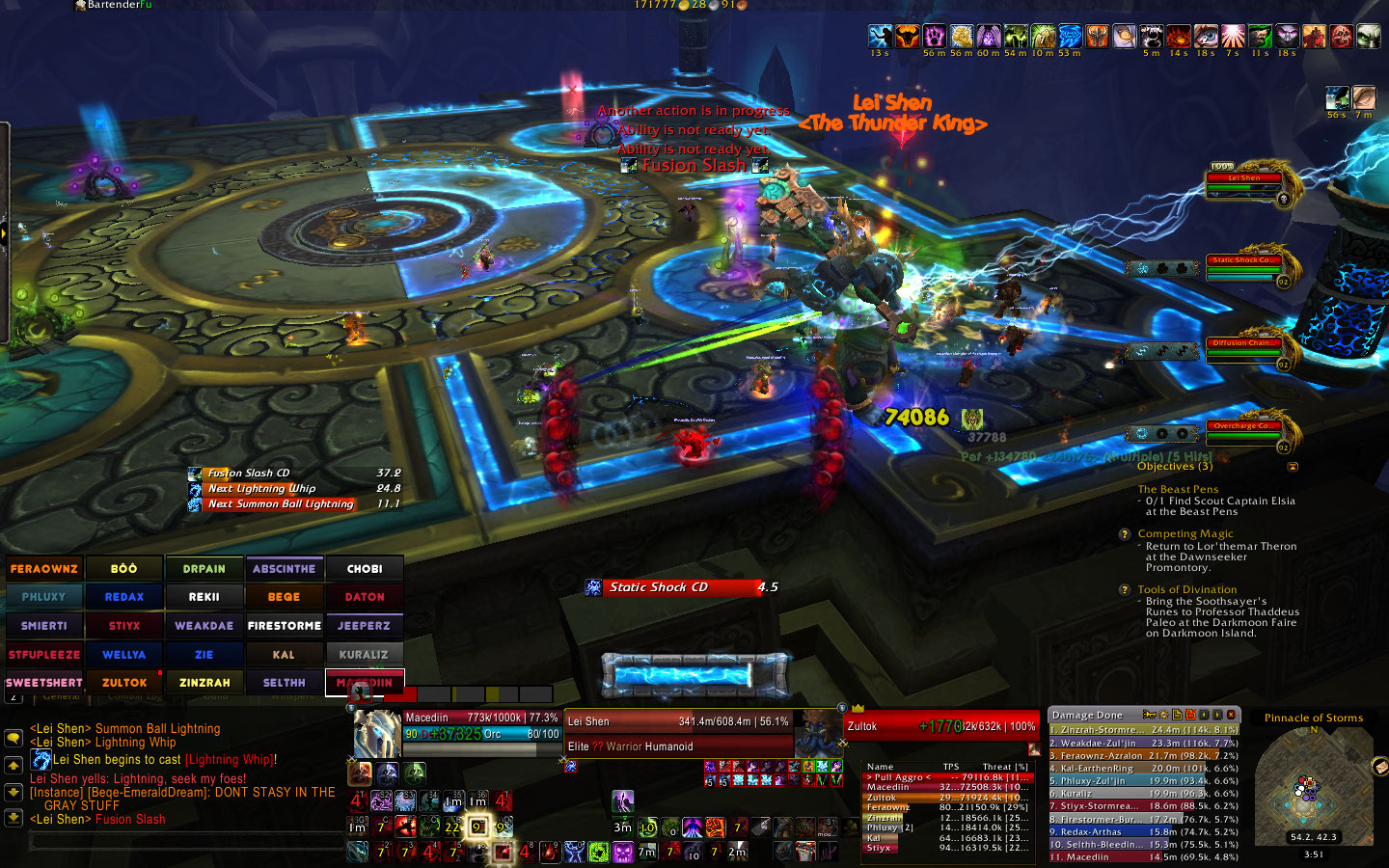Image resolution: width=1389 pixels, height=868 pixels.
Task: Close the Damage Done meter window
Action: (1231, 715)
